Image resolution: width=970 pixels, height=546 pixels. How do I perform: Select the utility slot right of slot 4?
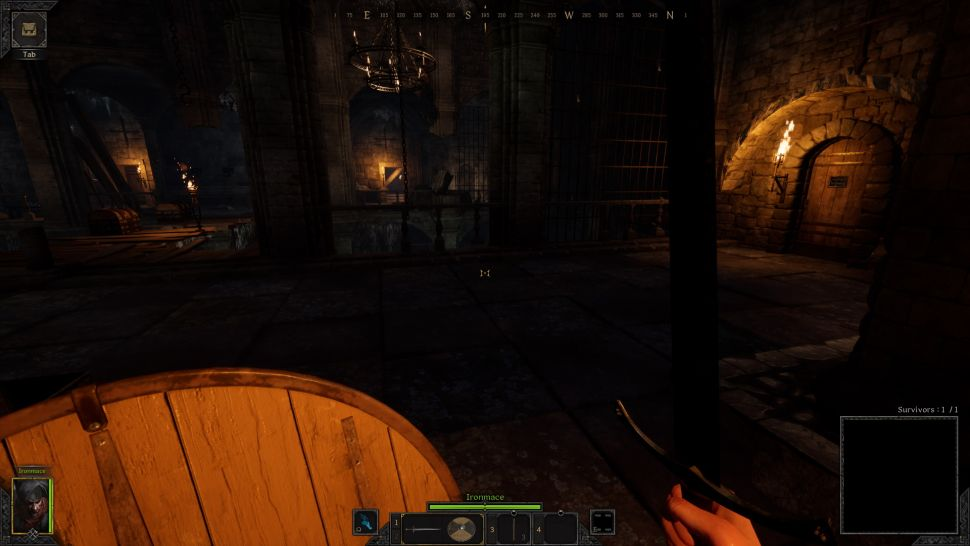coord(602,521)
